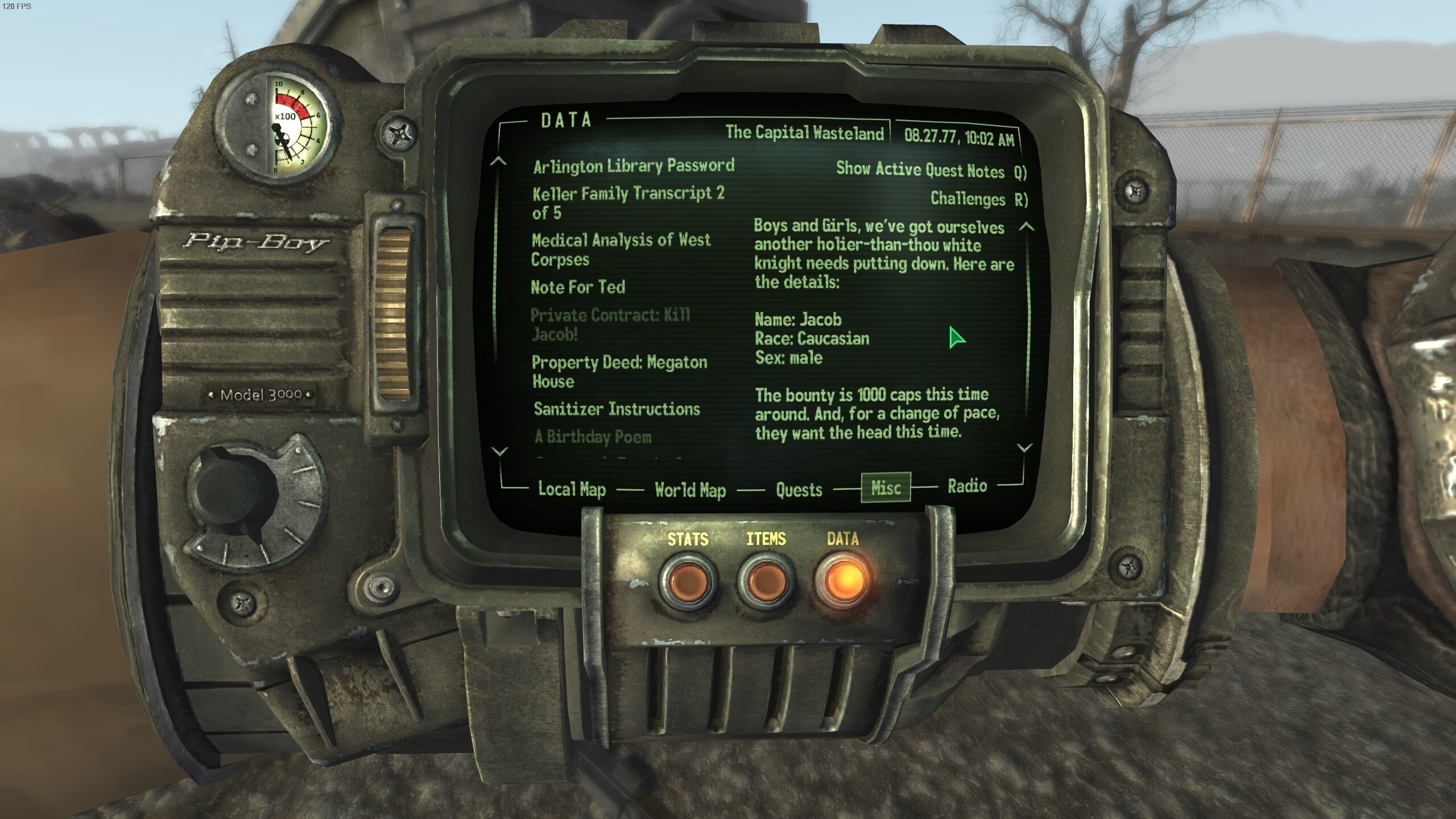The height and width of the screenshot is (819, 1456).
Task: Open the Radio tab
Action: (967, 486)
